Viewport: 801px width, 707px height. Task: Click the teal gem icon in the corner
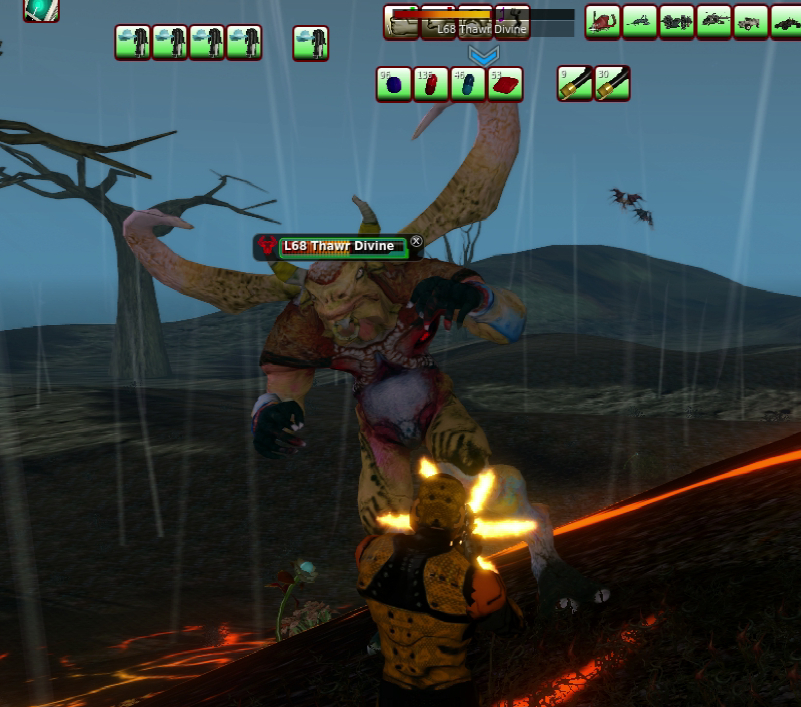[41, 9]
